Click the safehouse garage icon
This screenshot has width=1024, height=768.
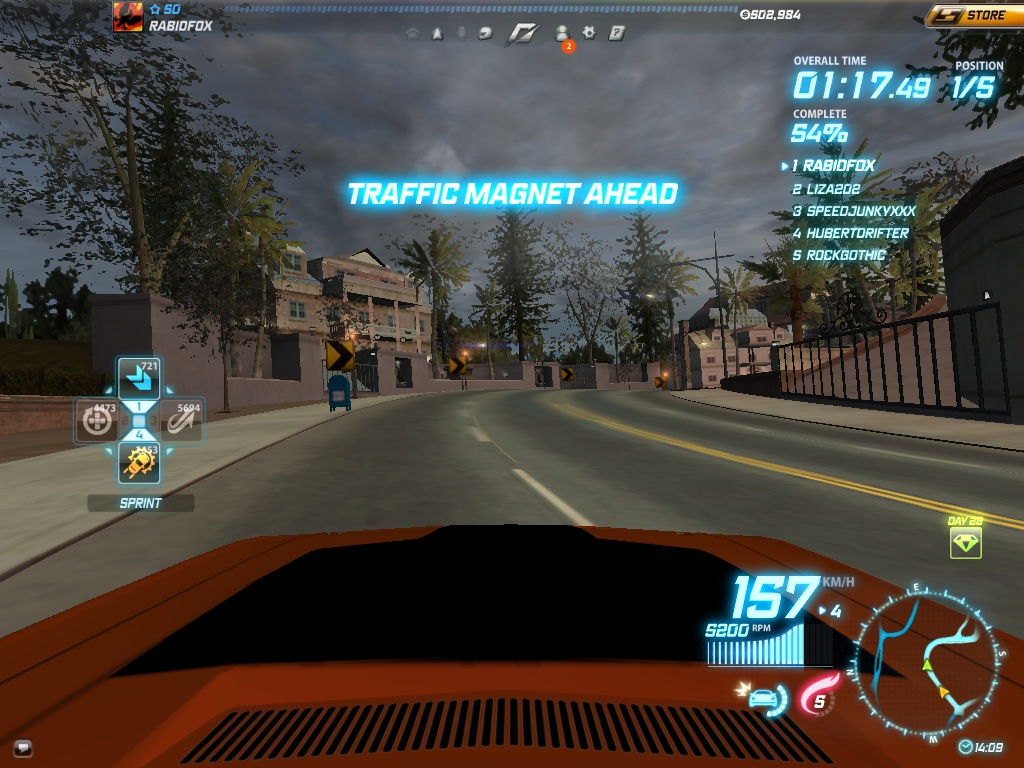tap(412, 33)
